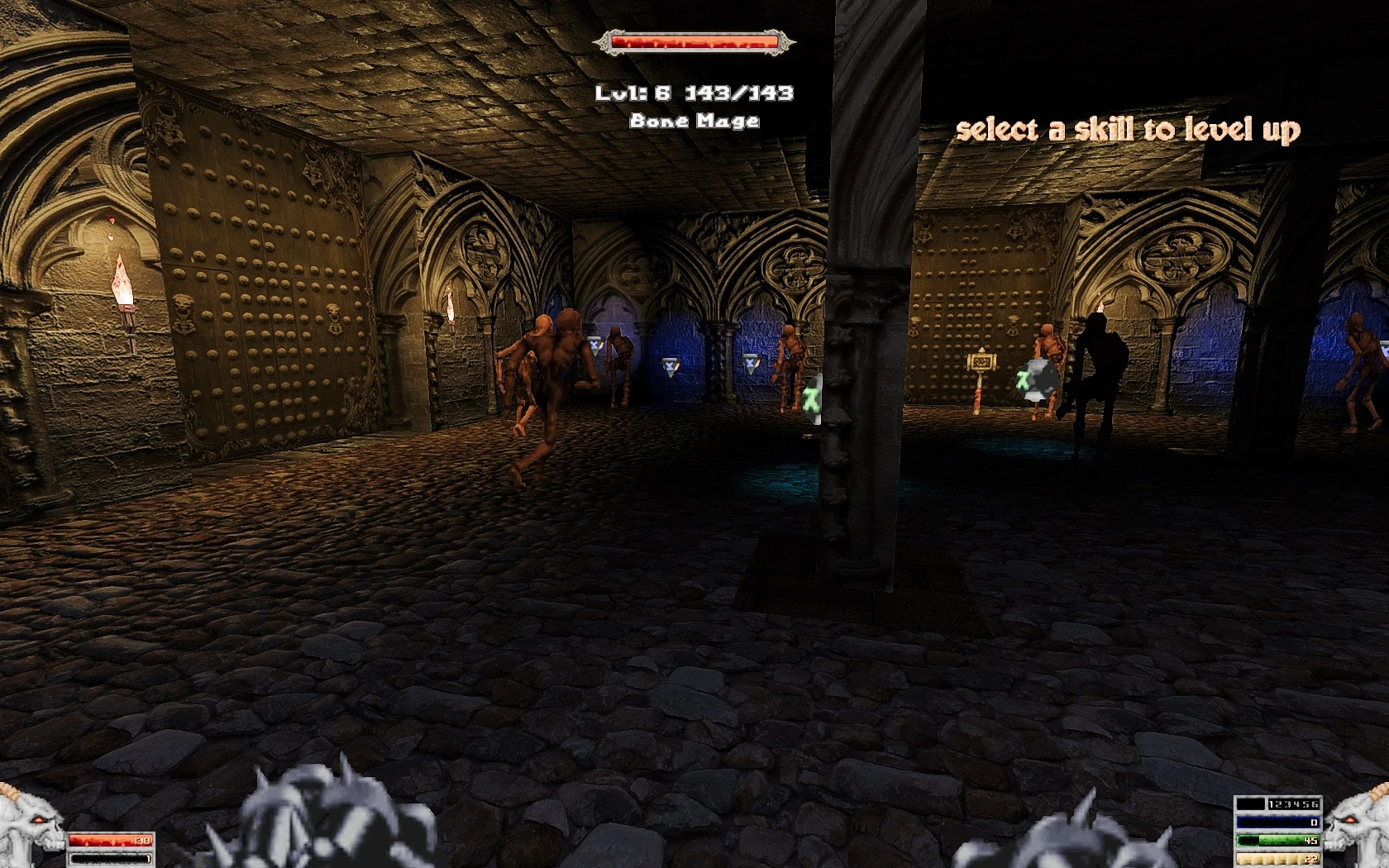Click the 'Lvl: 8 143/143' text
1389x868 pixels.
[695, 93]
